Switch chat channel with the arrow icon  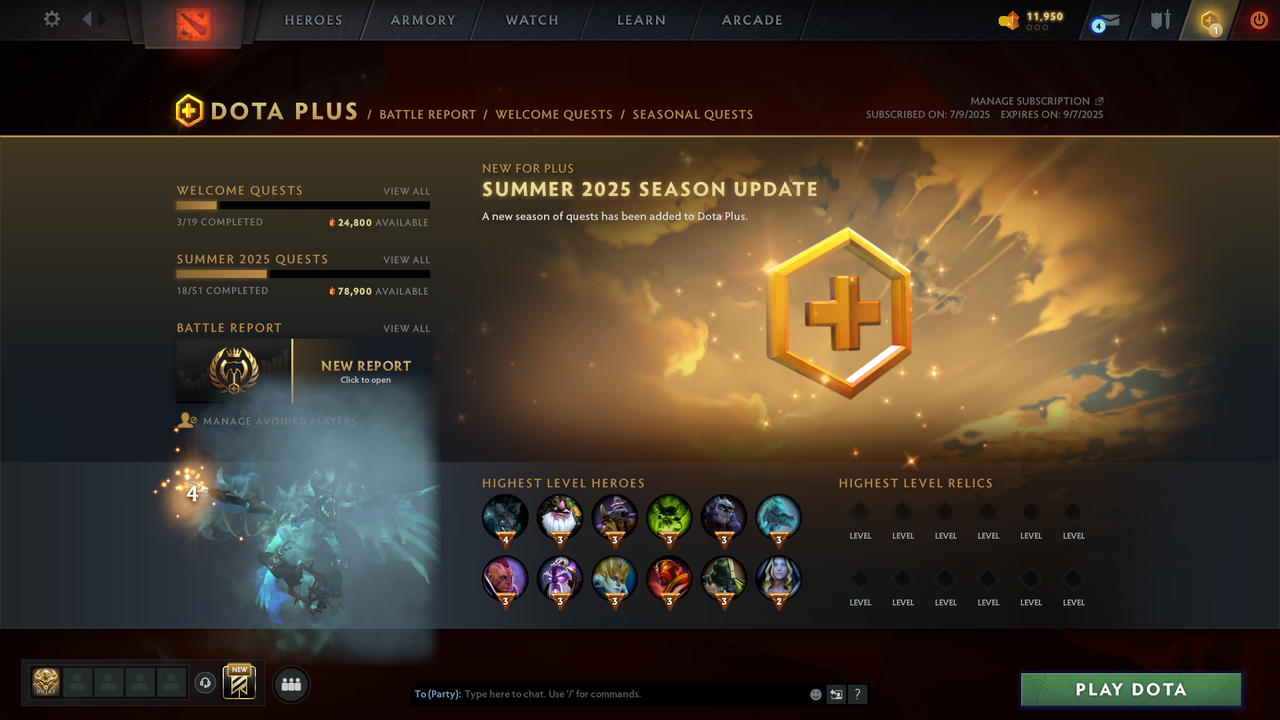tap(836, 693)
